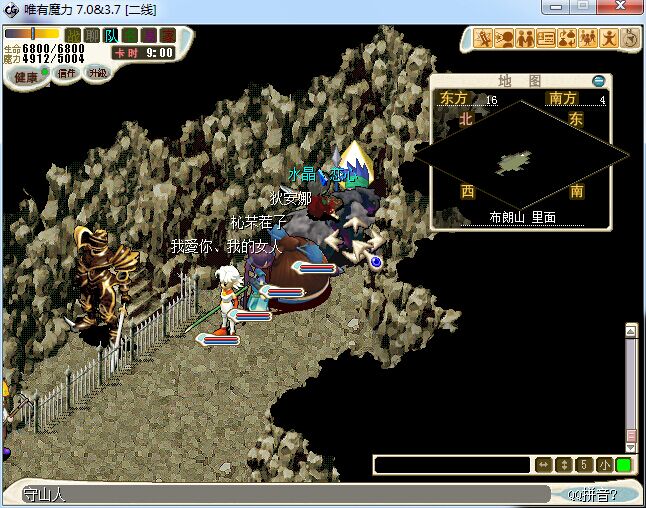
Task: Click the horizontal arrows chat resize button
Action: tap(544, 465)
